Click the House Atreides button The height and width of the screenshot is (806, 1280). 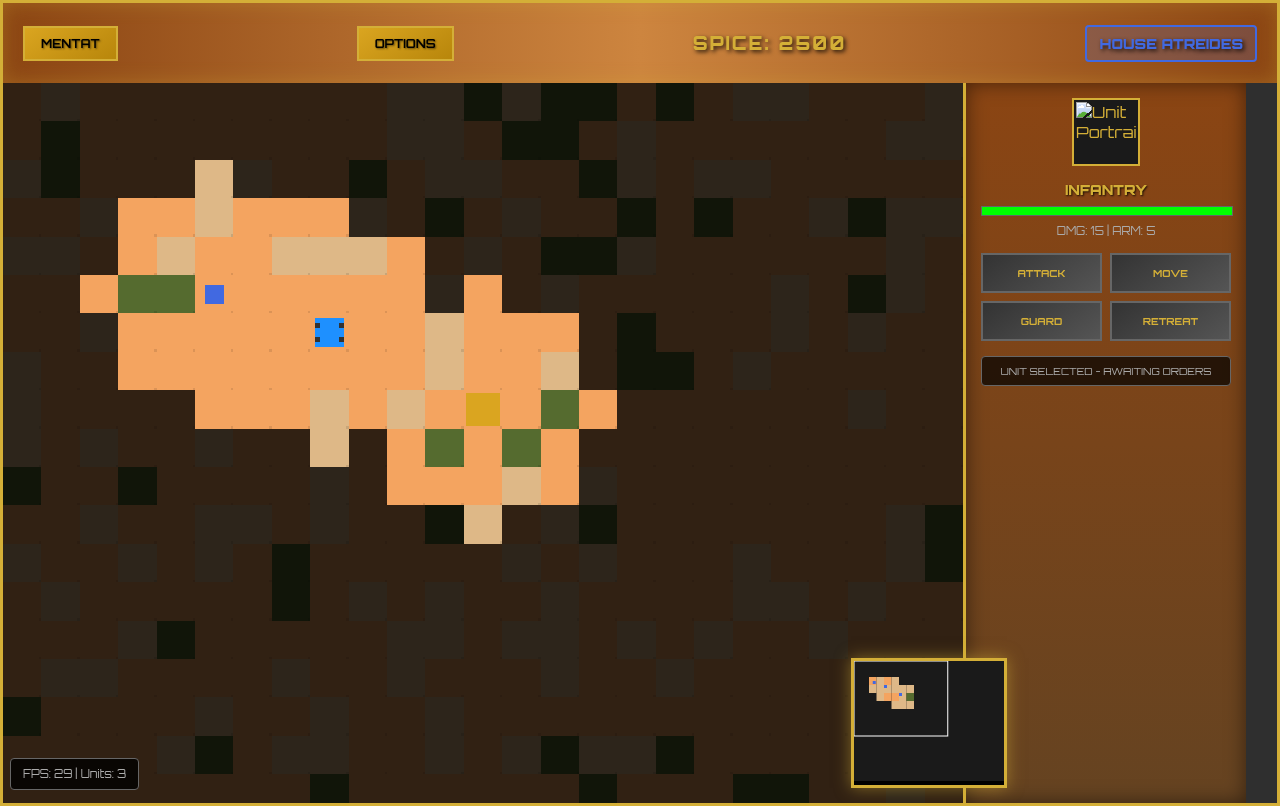point(1171,43)
